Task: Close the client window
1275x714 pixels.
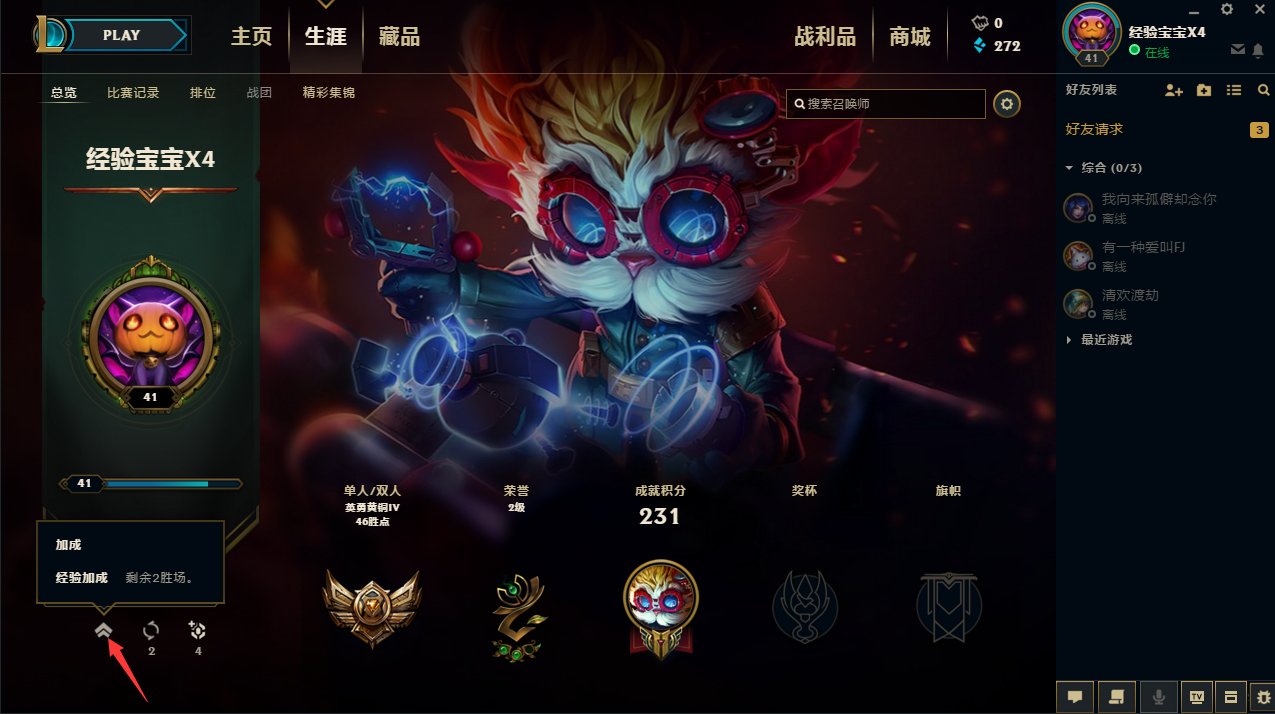Action: click(1258, 10)
